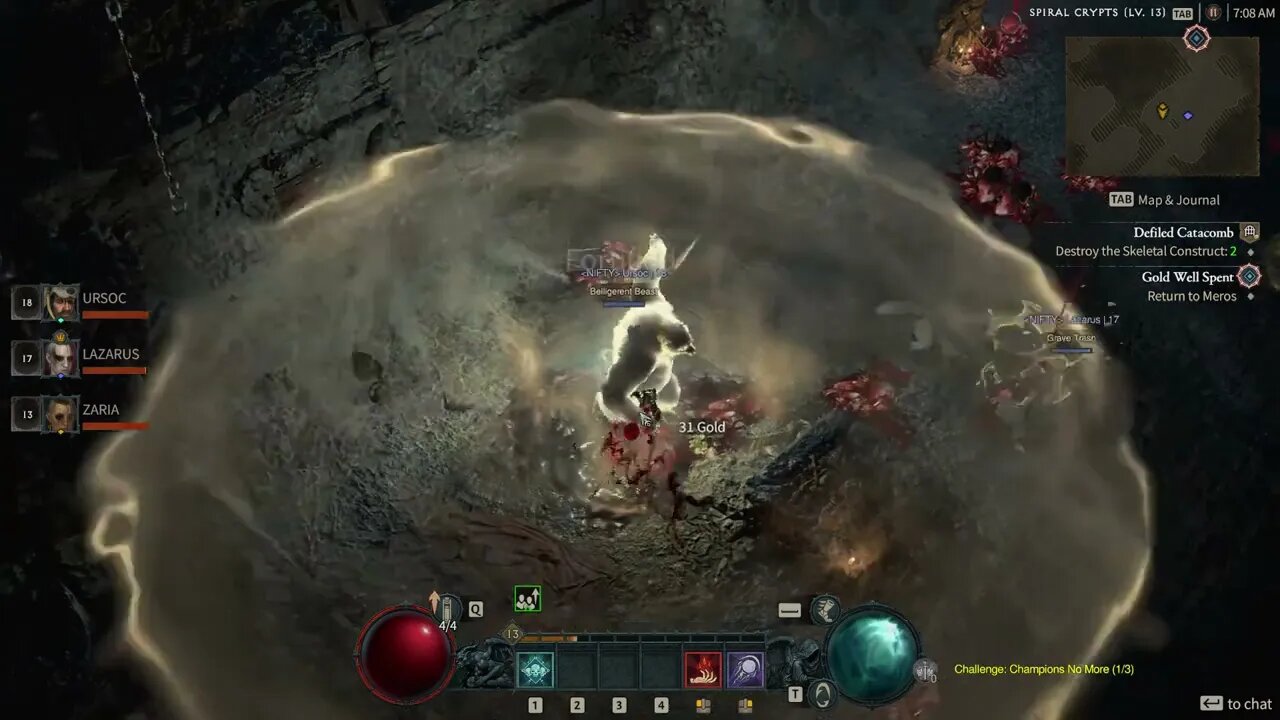Select the Gold Well Spent quest
The image size is (1280, 720).
click(1187, 277)
